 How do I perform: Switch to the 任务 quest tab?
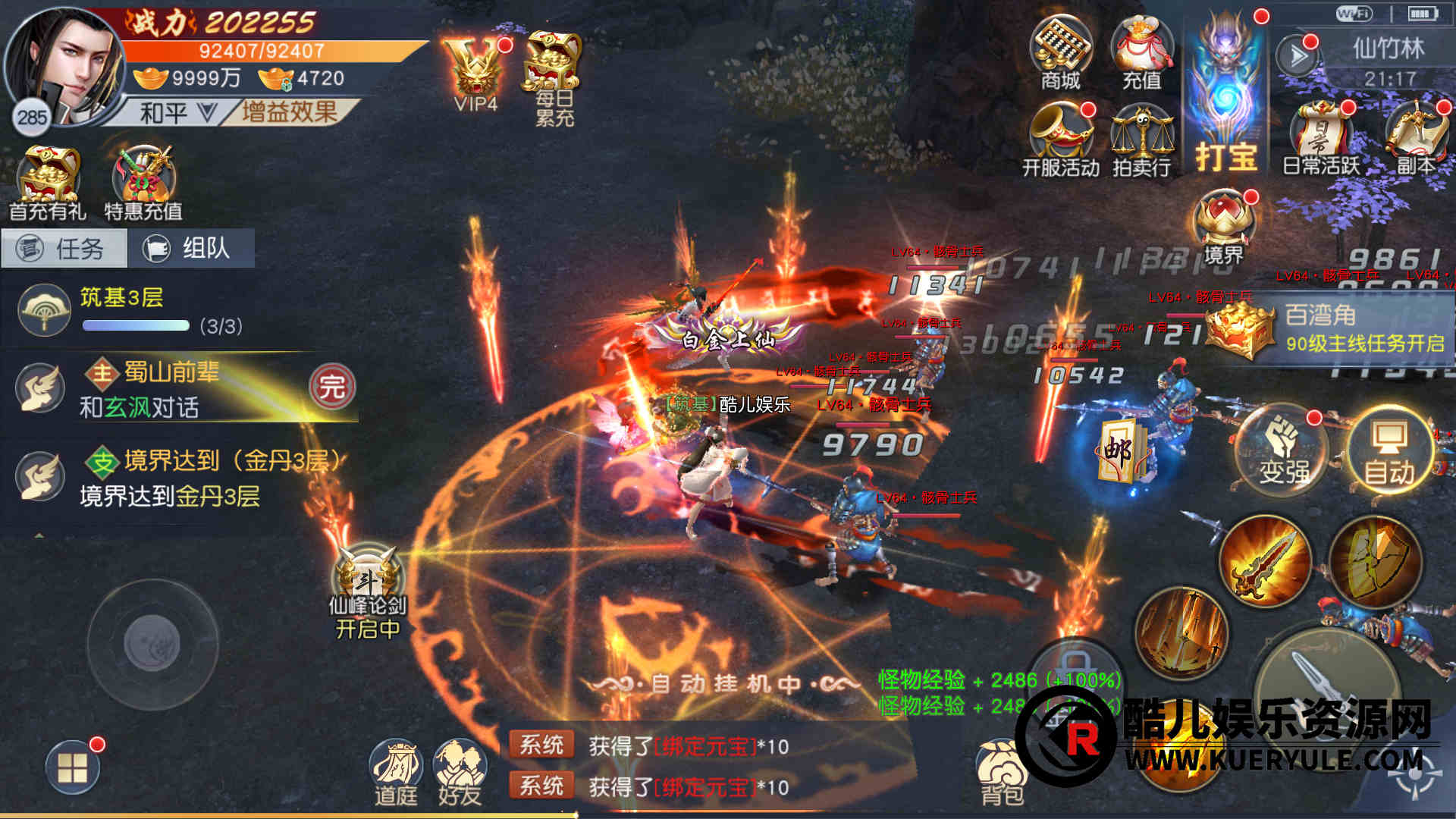(64, 249)
